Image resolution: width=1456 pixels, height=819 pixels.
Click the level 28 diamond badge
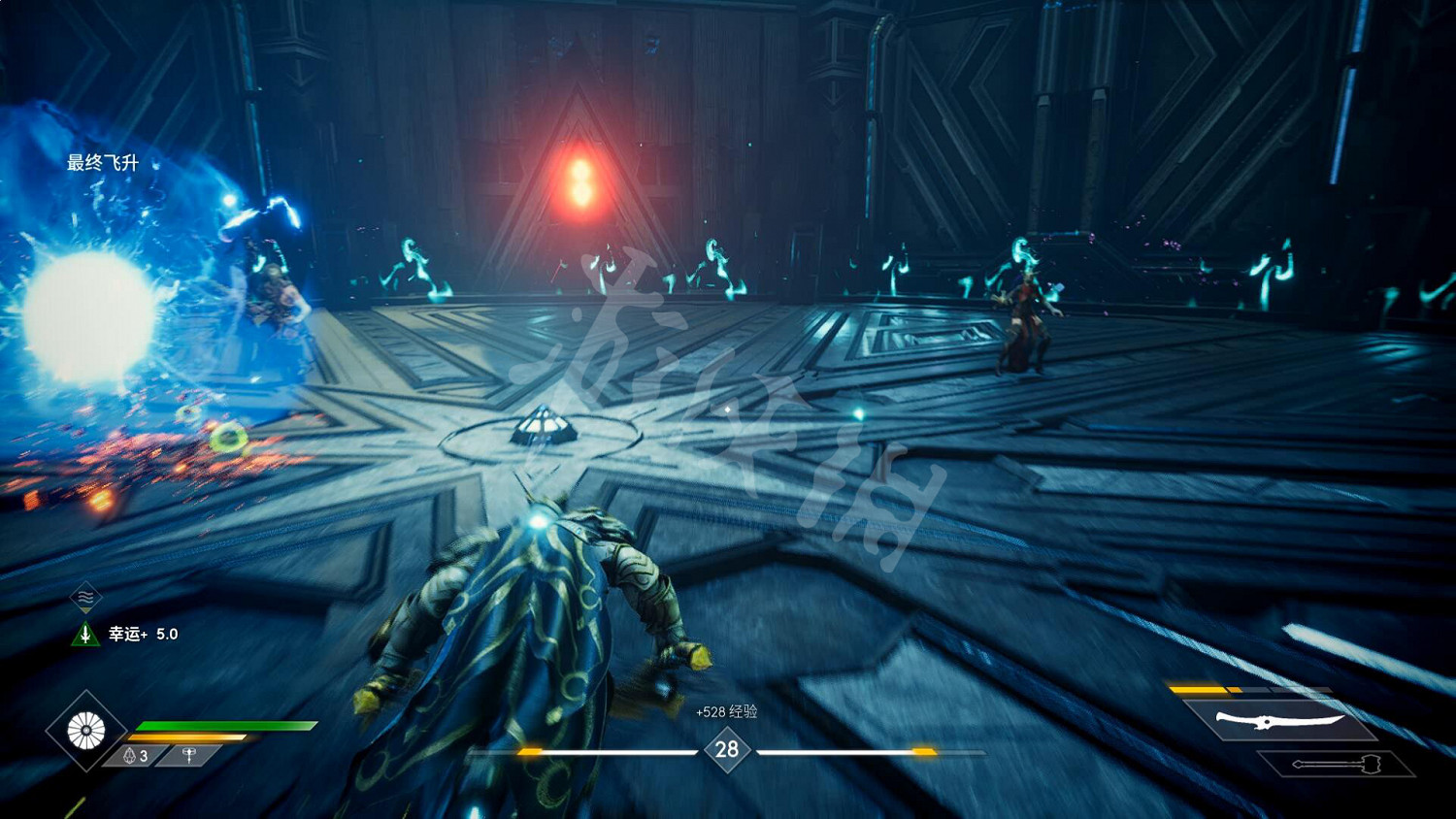(x=727, y=749)
